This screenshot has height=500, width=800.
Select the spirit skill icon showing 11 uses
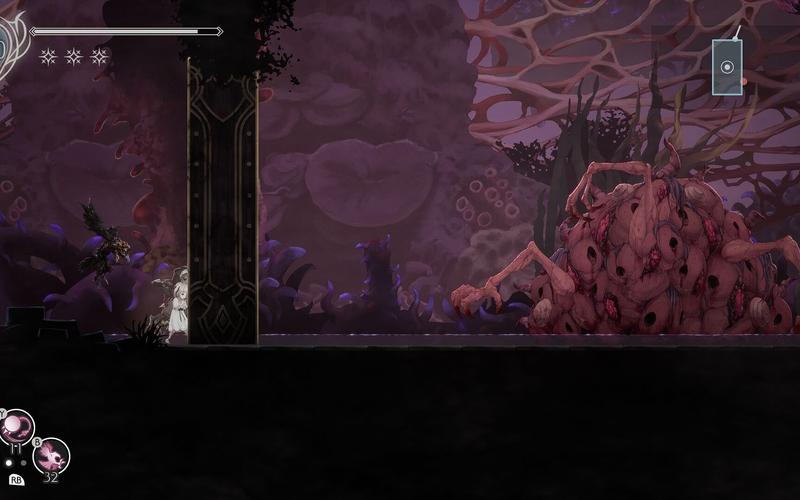point(17,427)
